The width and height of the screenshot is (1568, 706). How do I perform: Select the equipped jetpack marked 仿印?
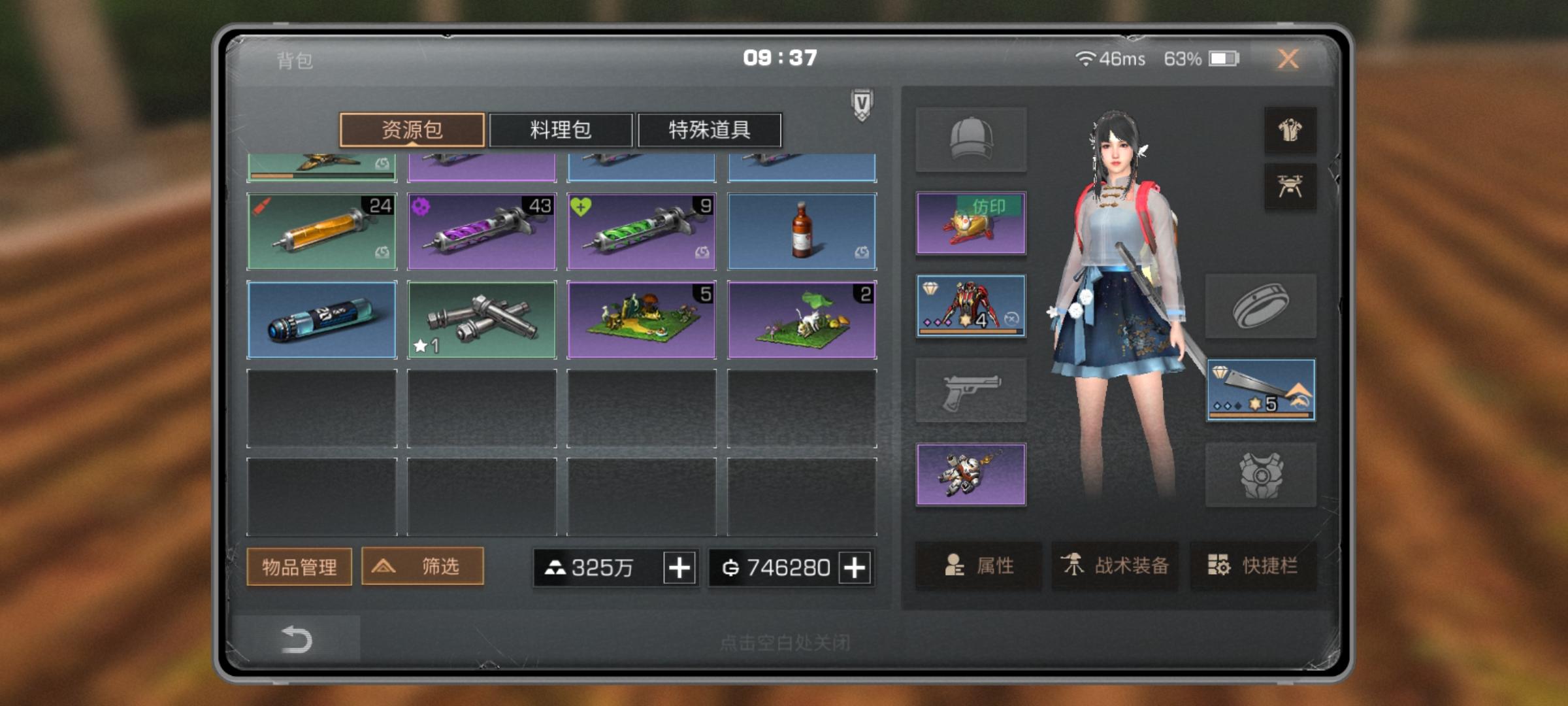(972, 223)
